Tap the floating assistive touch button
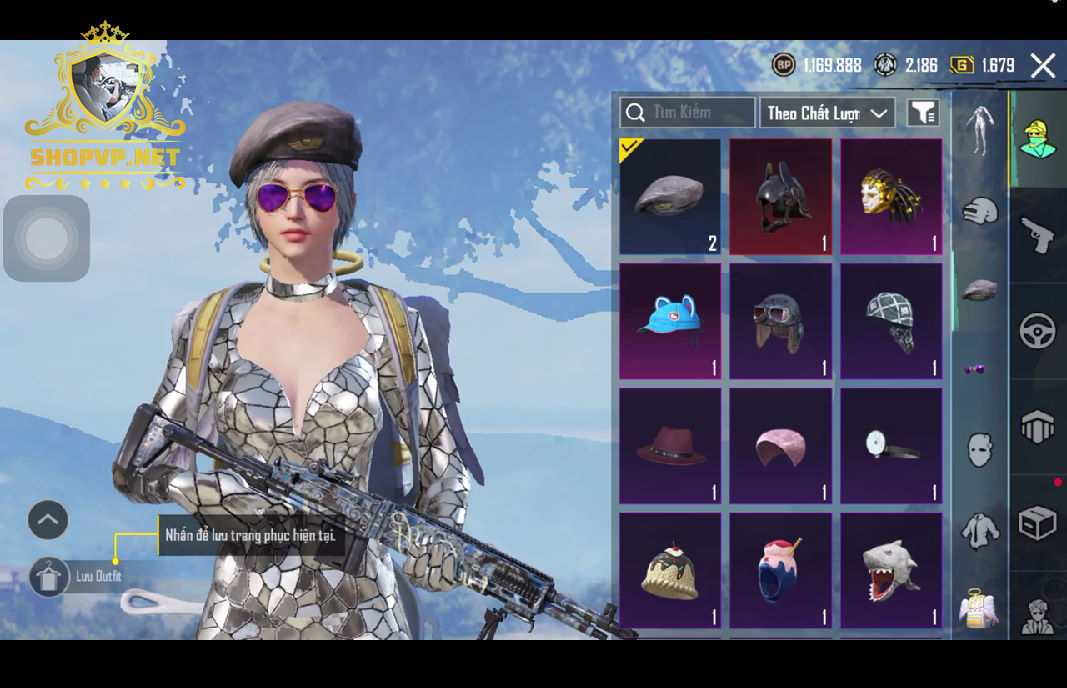 pos(46,239)
